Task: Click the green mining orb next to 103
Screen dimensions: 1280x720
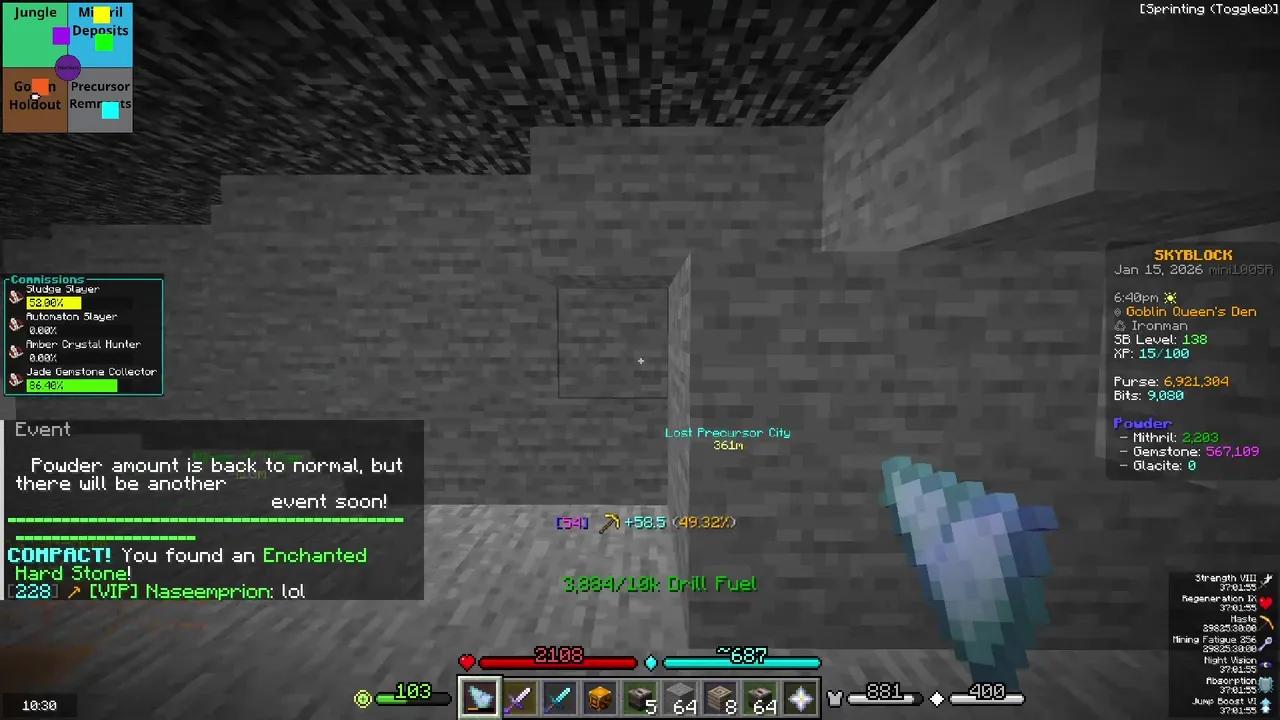Action: coord(362,699)
